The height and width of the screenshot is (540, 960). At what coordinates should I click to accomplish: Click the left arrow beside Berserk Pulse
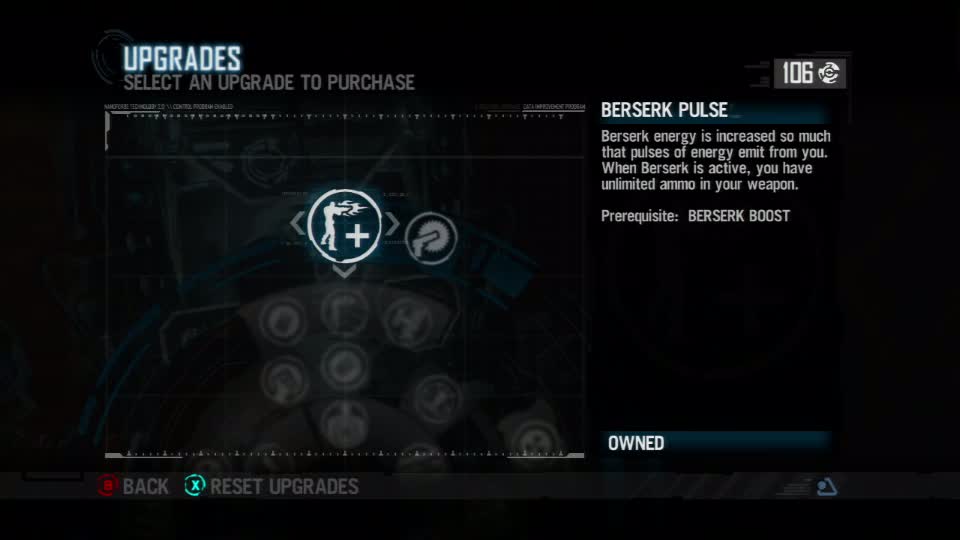297,224
